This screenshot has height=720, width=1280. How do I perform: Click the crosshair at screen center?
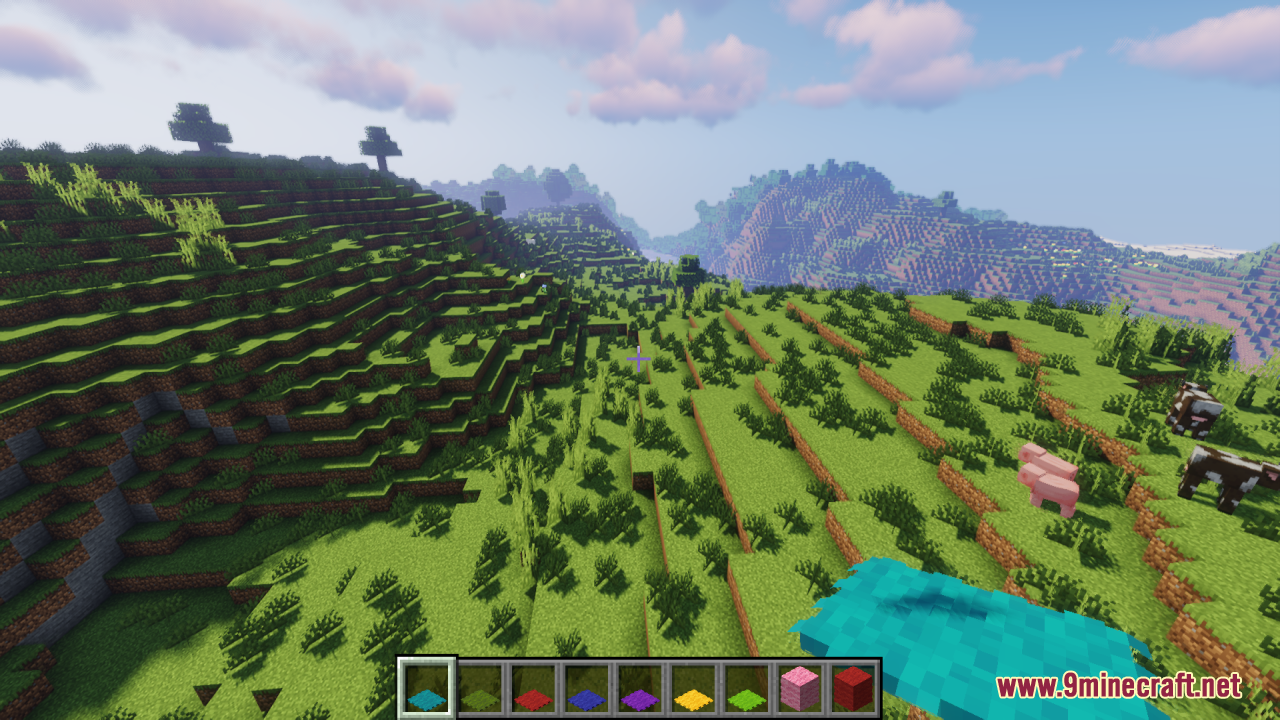pos(639,359)
